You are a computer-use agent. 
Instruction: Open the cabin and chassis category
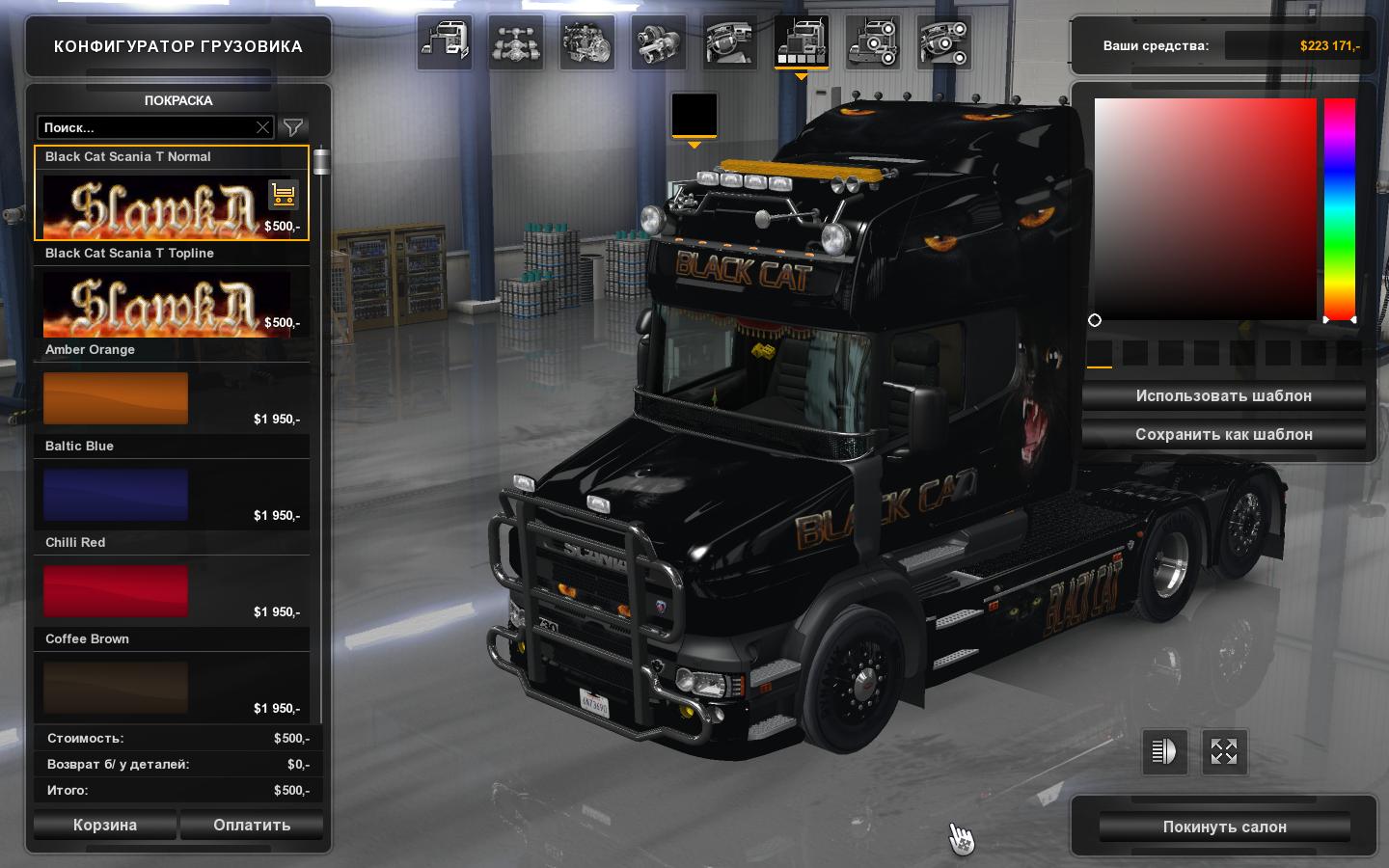coord(444,43)
